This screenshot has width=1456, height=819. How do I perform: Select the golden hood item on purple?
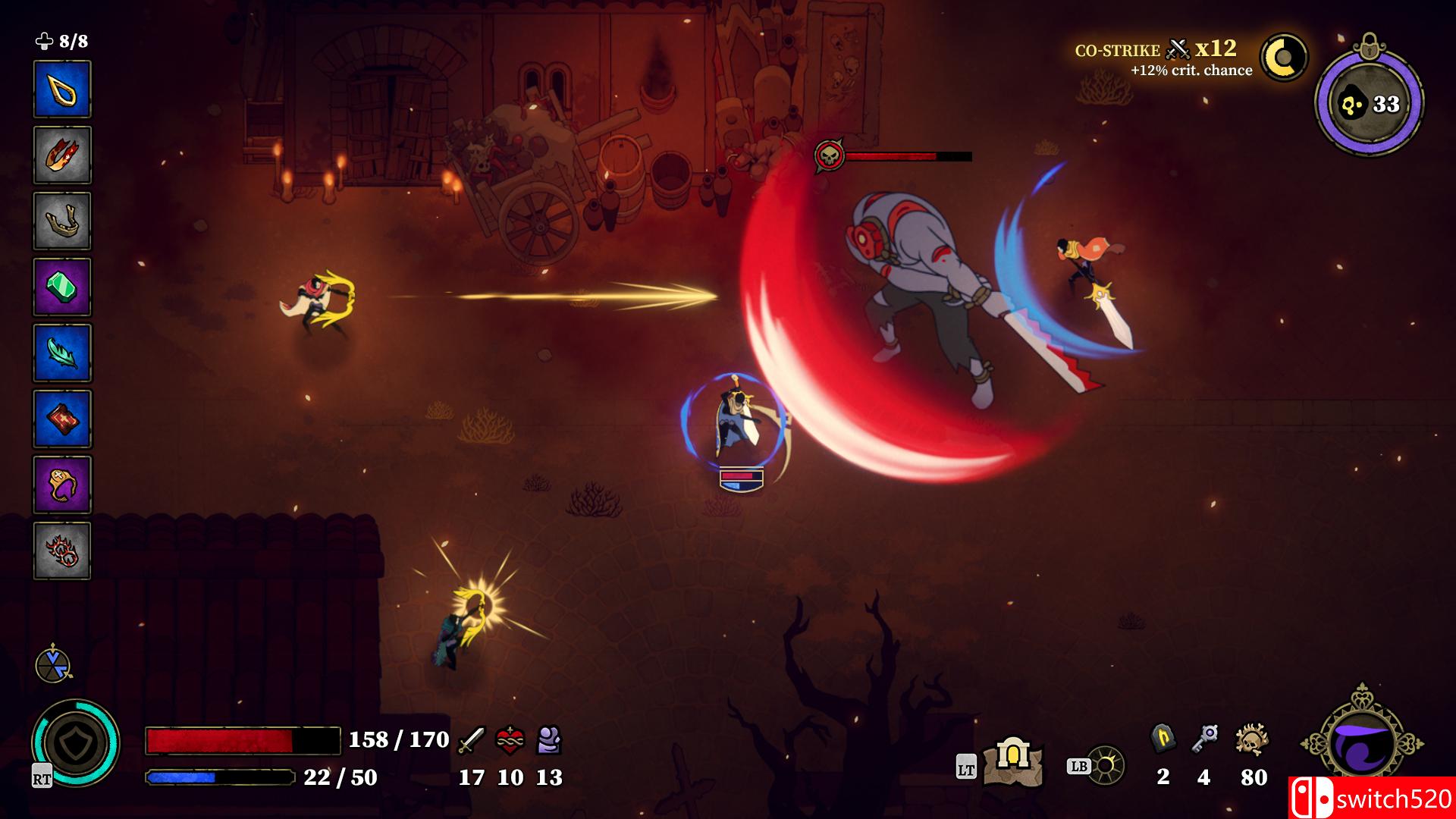[x=62, y=485]
